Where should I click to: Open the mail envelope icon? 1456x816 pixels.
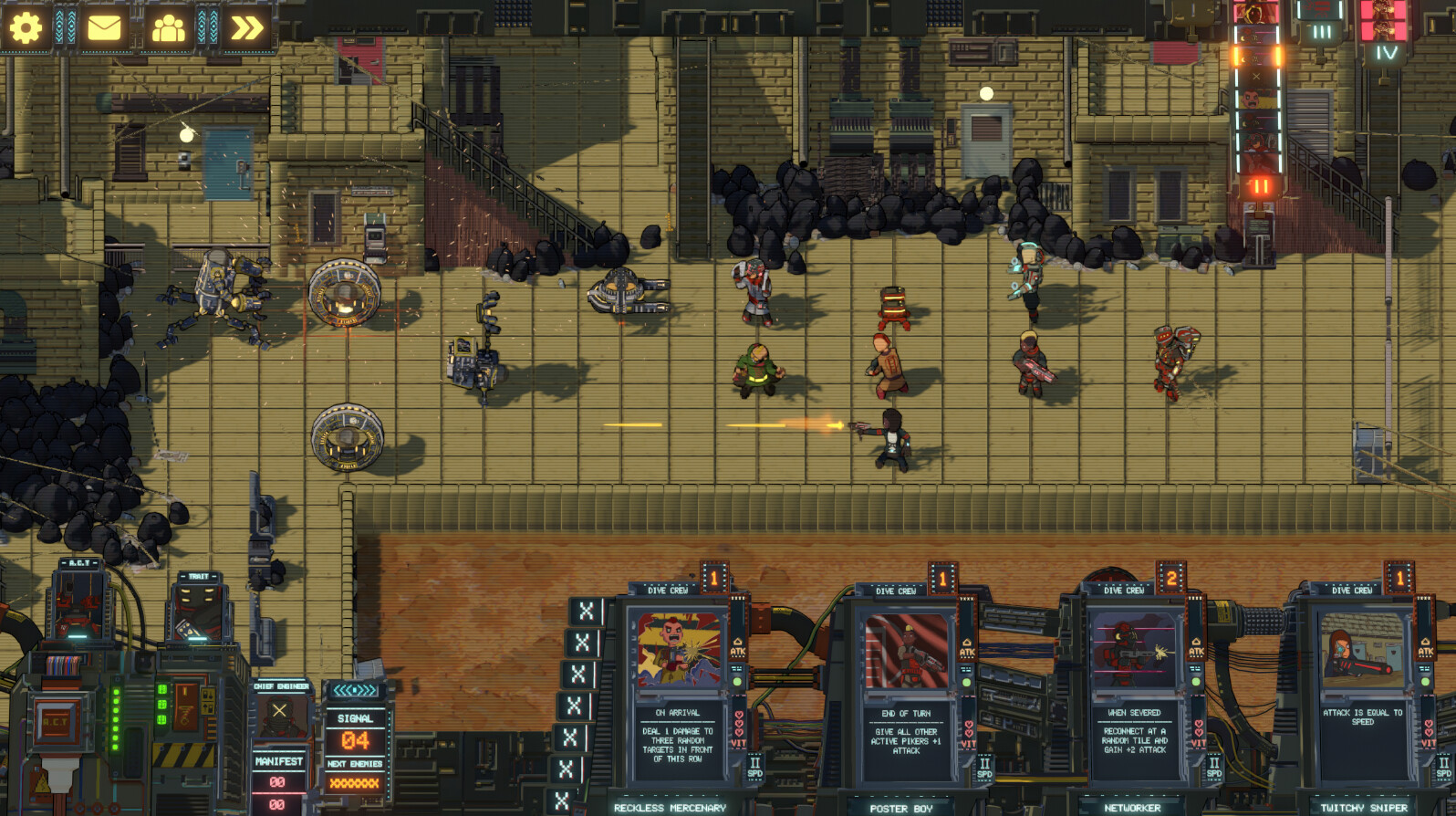[x=105, y=26]
